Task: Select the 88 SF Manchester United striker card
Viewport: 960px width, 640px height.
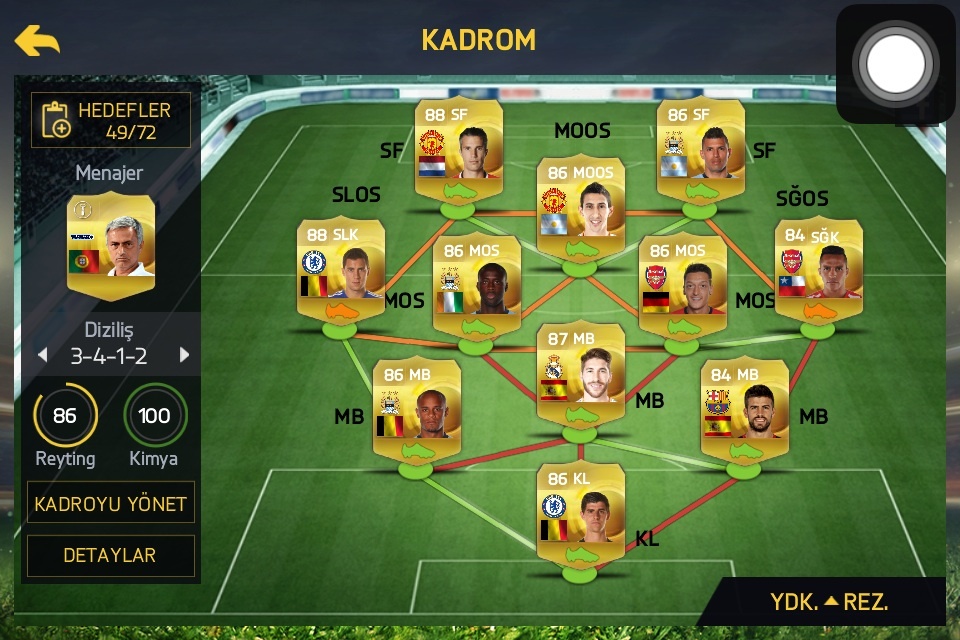Action: 459,150
